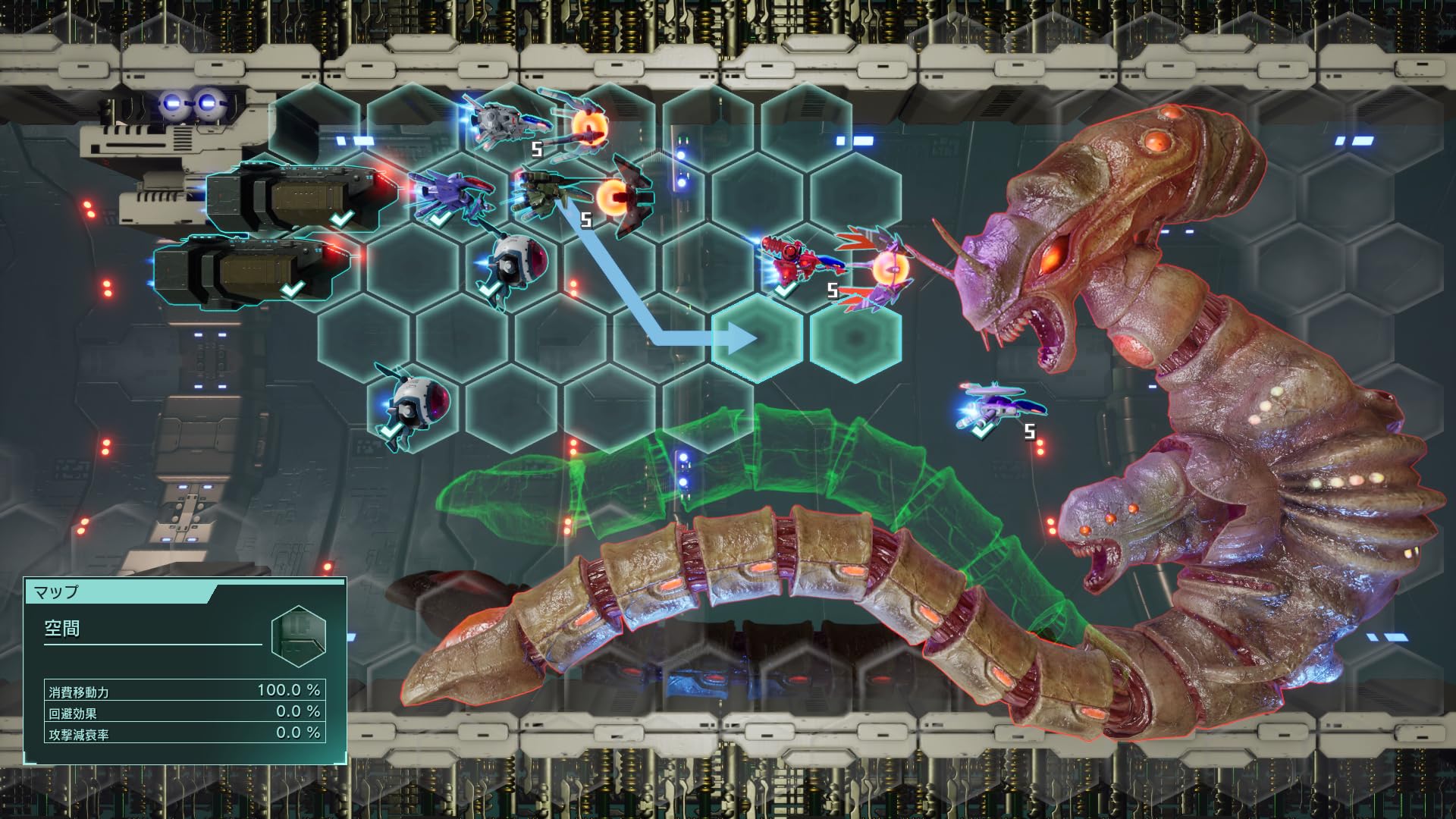
Task: Toggle the checkmark beneath the red fighter
Action: coord(785,290)
